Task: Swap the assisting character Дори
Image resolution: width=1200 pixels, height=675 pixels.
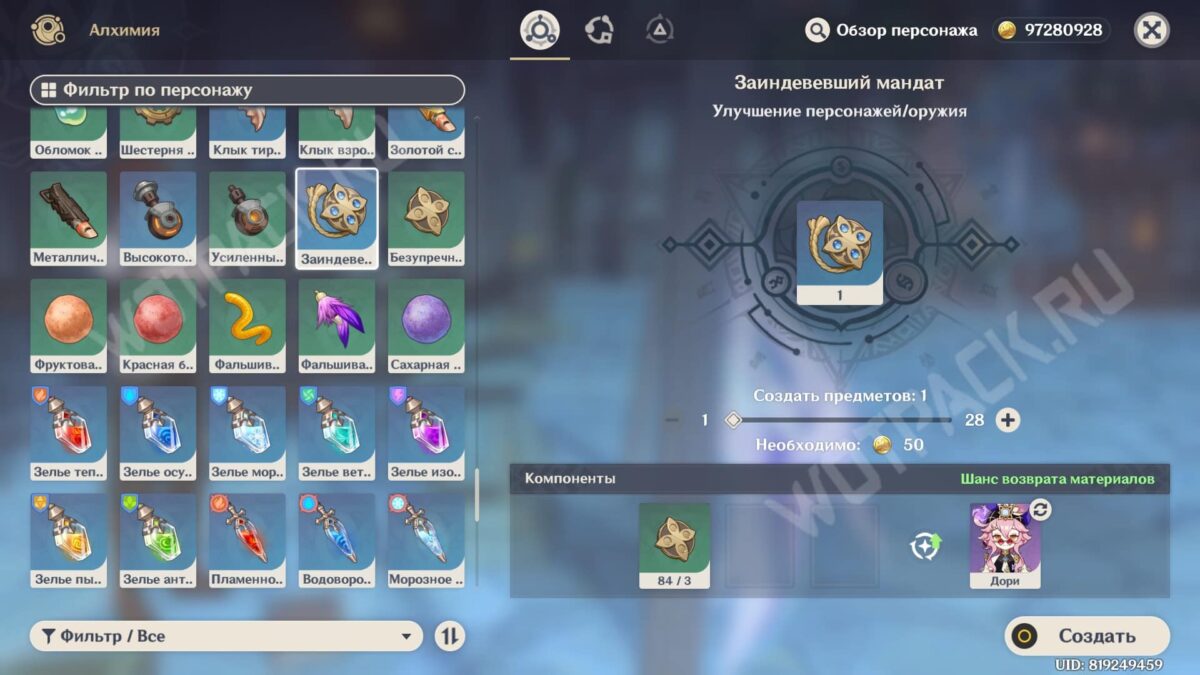Action: click(x=1040, y=510)
